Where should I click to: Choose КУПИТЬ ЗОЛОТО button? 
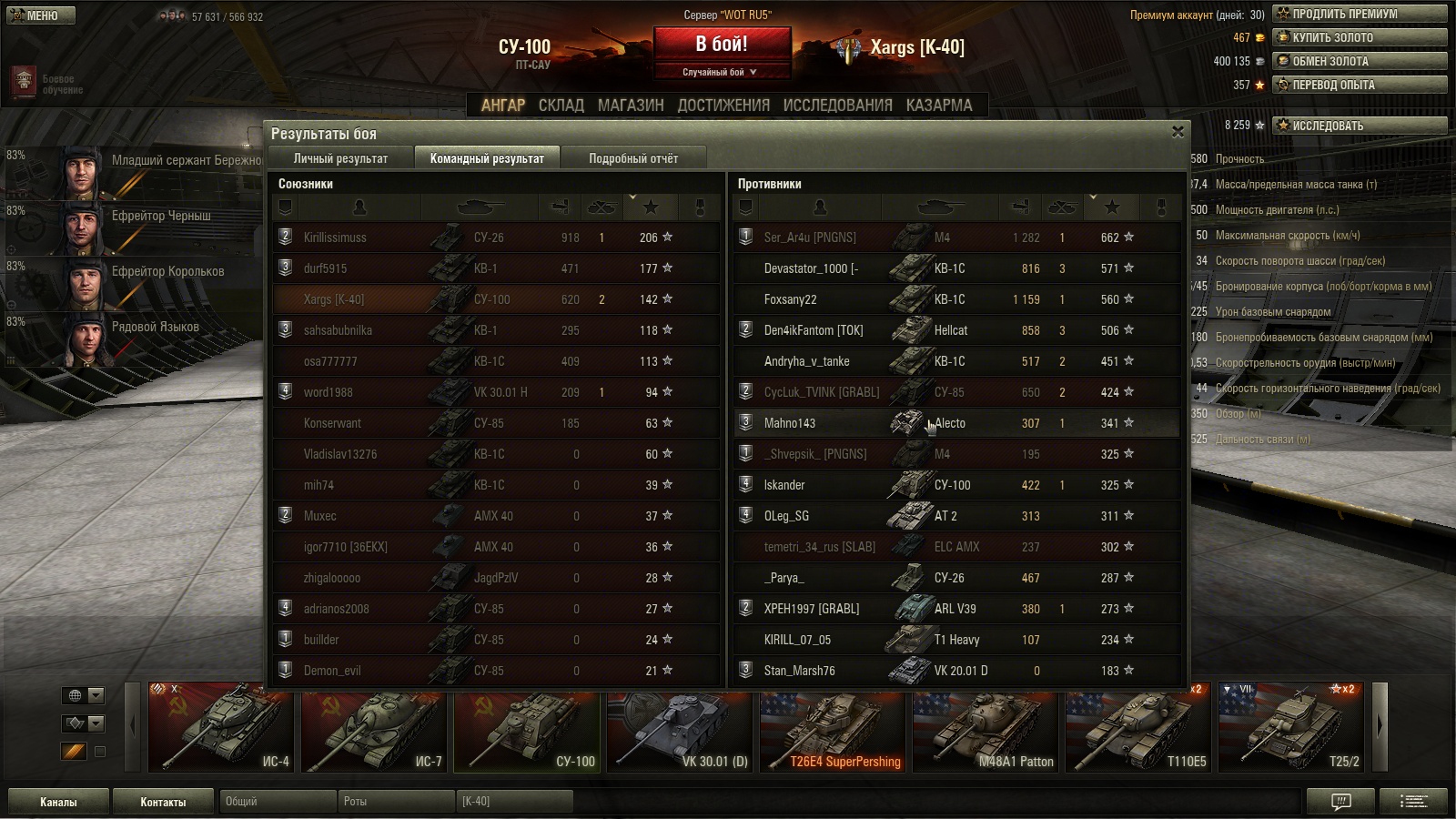(x=1359, y=37)
